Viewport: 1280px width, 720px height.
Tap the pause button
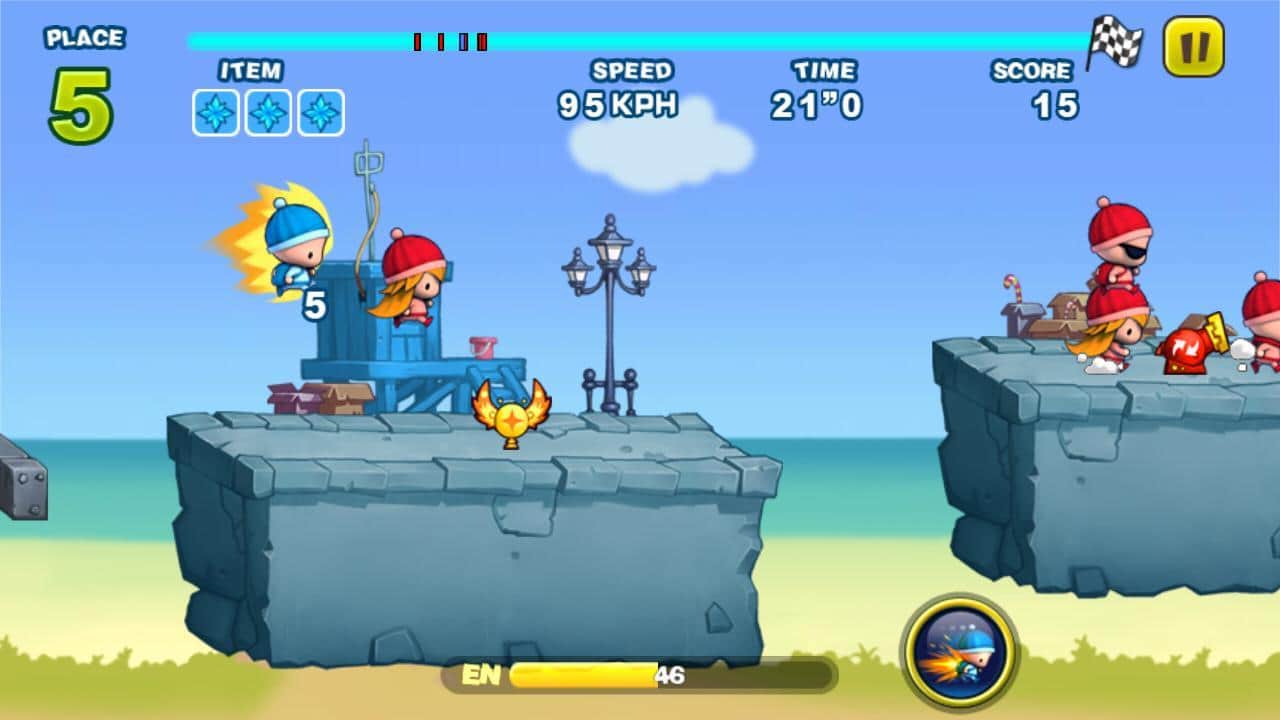pos(1192,47)
